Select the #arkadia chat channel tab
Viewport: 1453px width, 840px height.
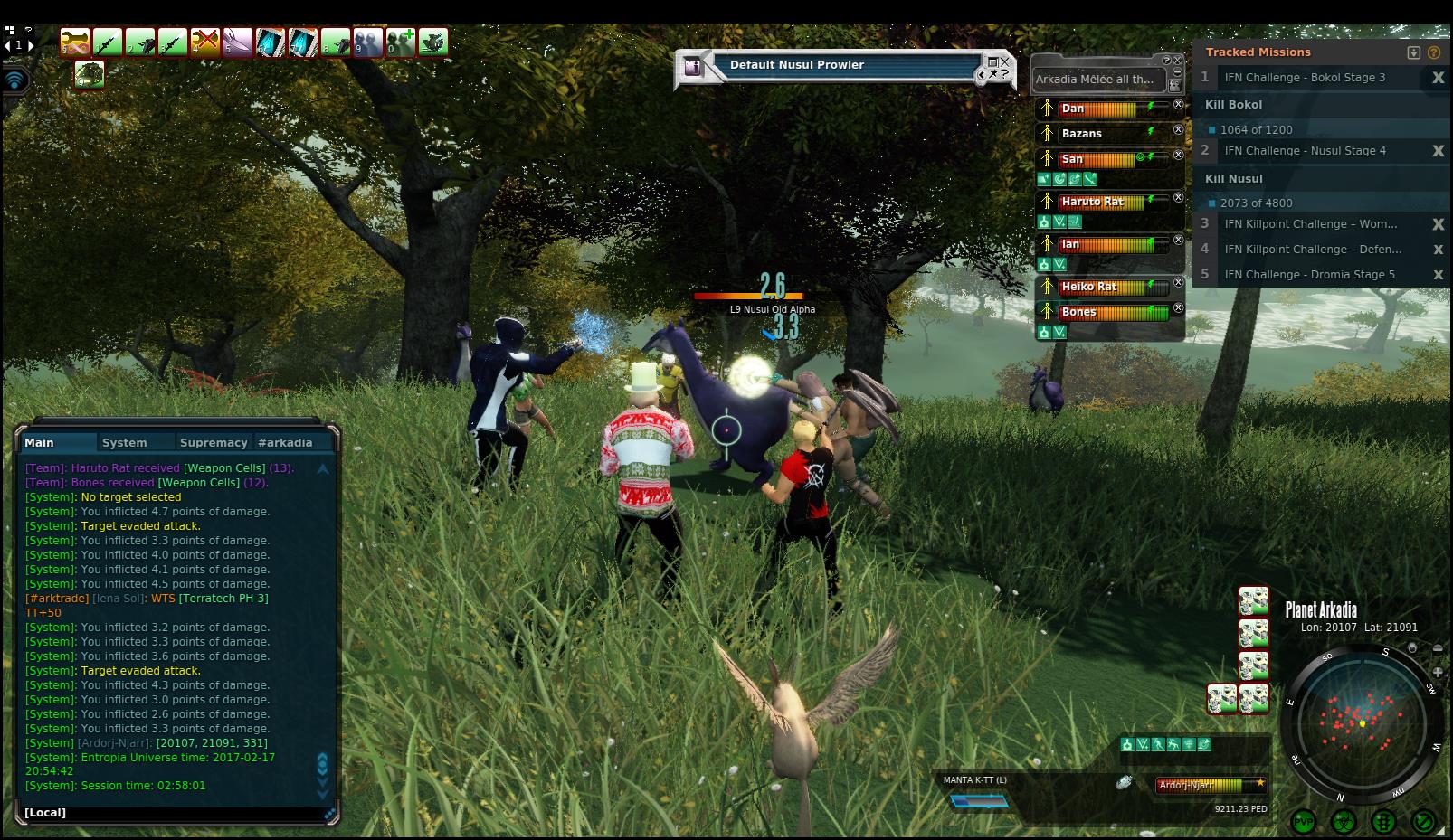pos(285,443)
